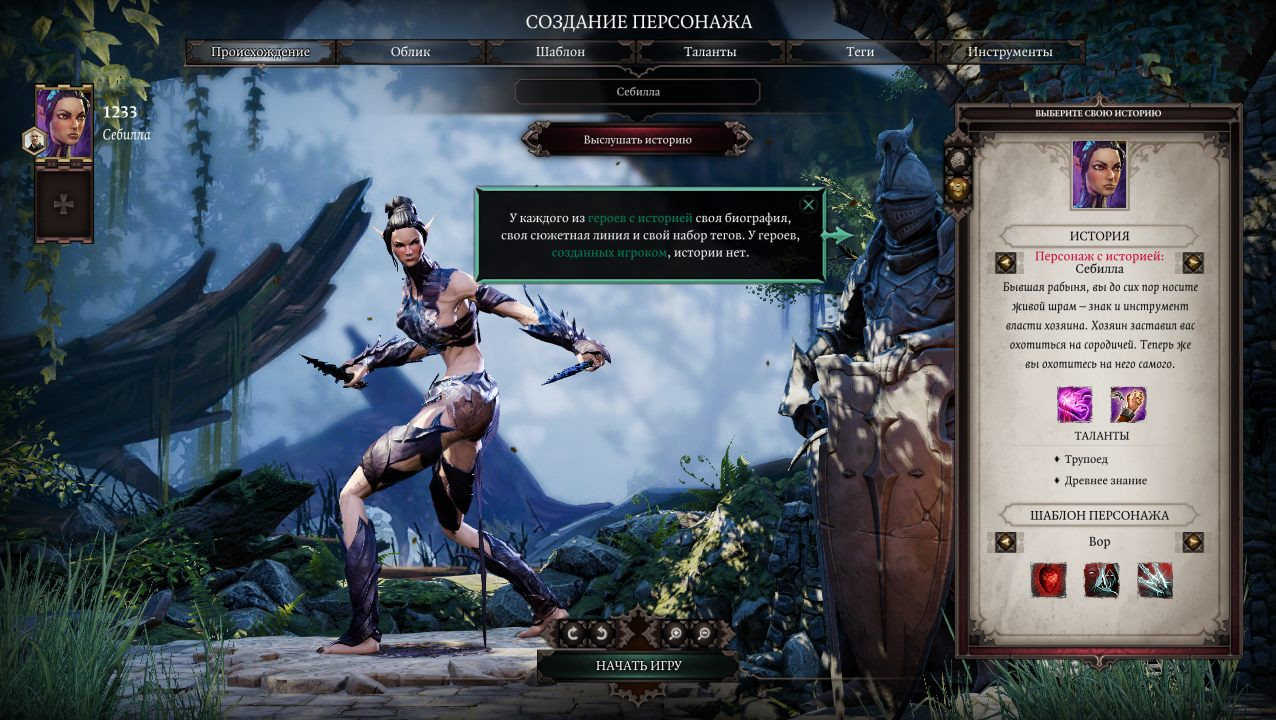Select the previous character template before Вор
This screenshot has width=1276, height=720.
(1006, 542)
